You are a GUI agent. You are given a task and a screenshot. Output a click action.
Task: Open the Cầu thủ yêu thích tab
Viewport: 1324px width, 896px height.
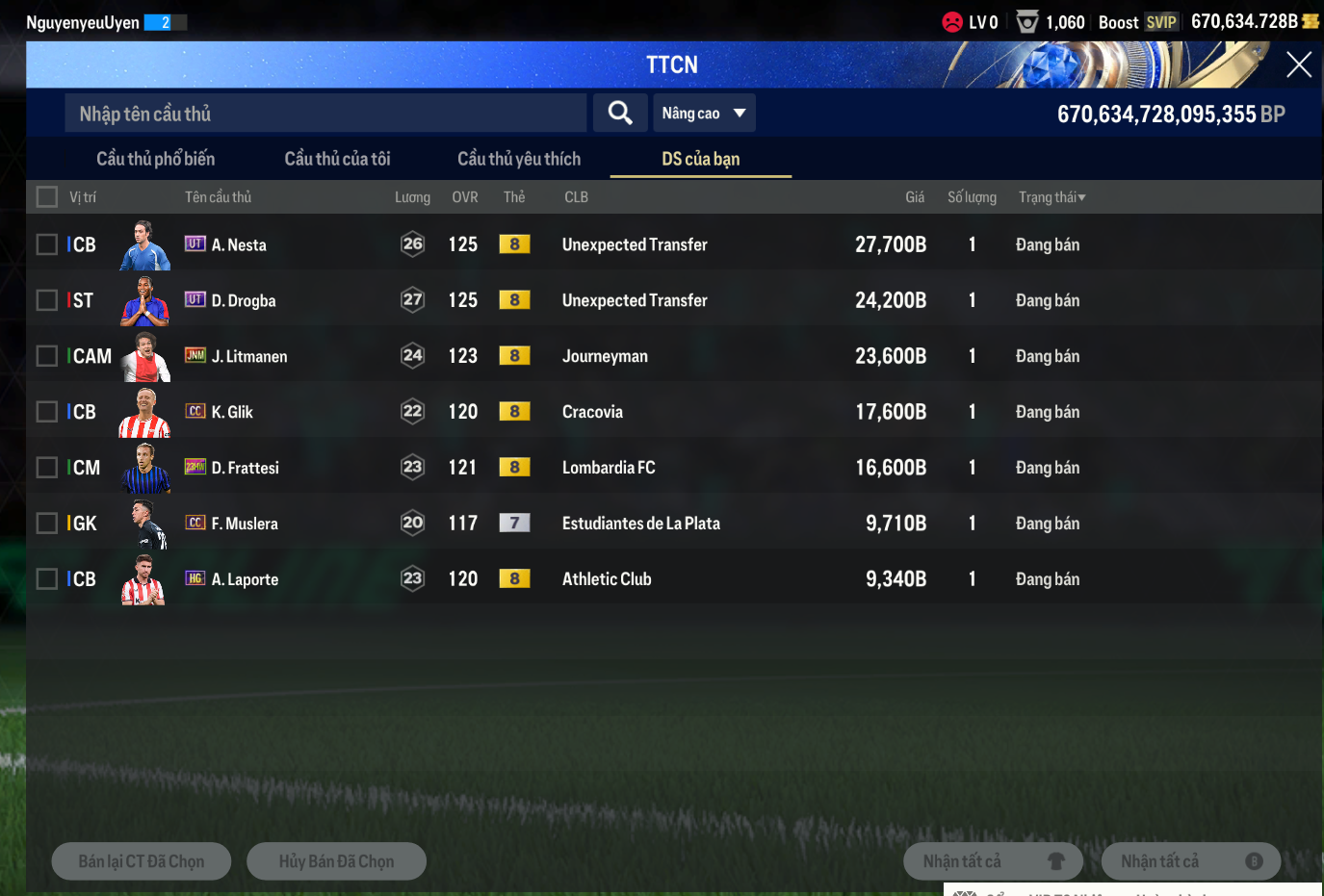click(x=519, y=159)
